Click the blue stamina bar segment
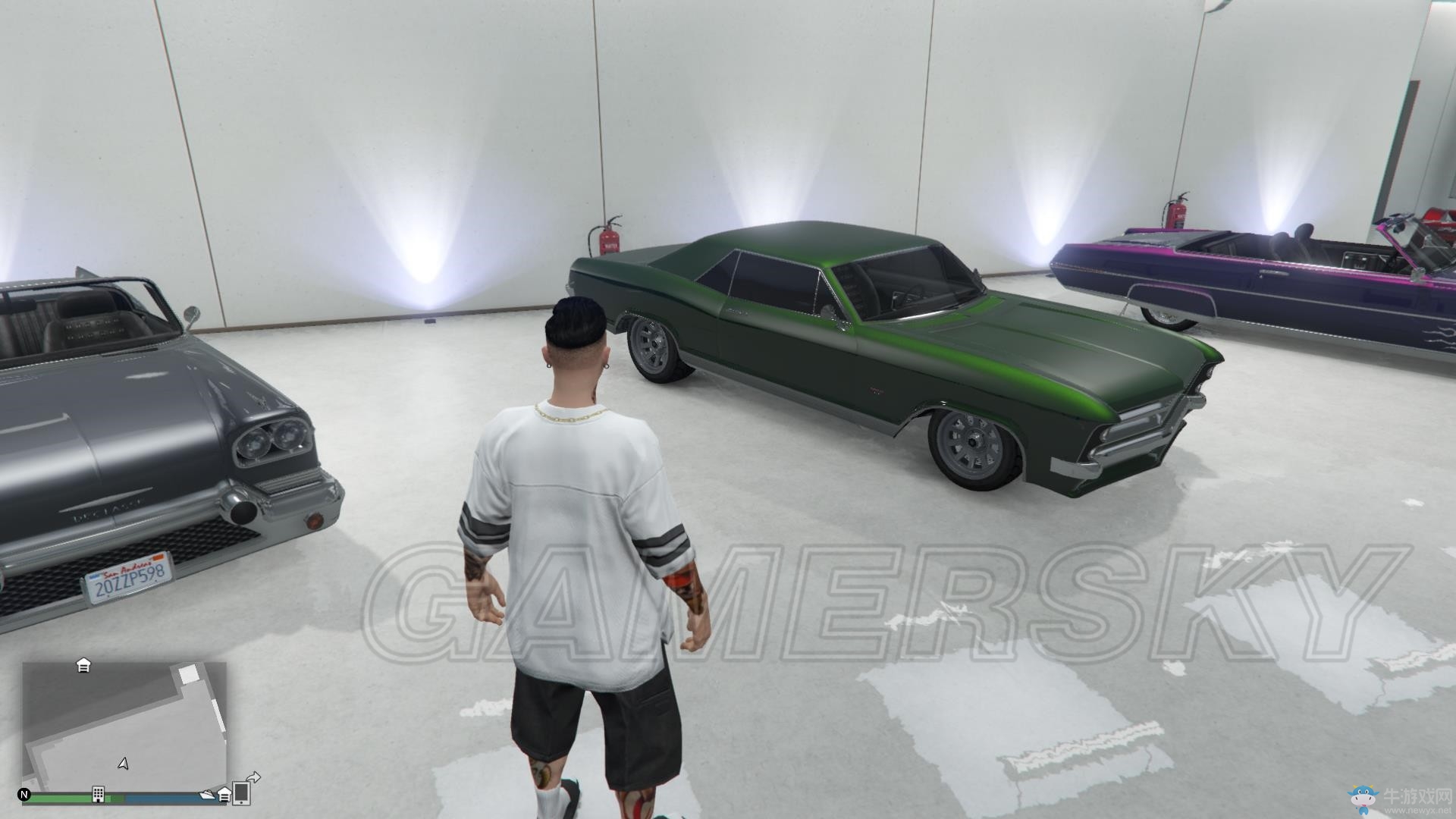The width and height of the screenshot is (1456, 819). click(x=162, y=797)
